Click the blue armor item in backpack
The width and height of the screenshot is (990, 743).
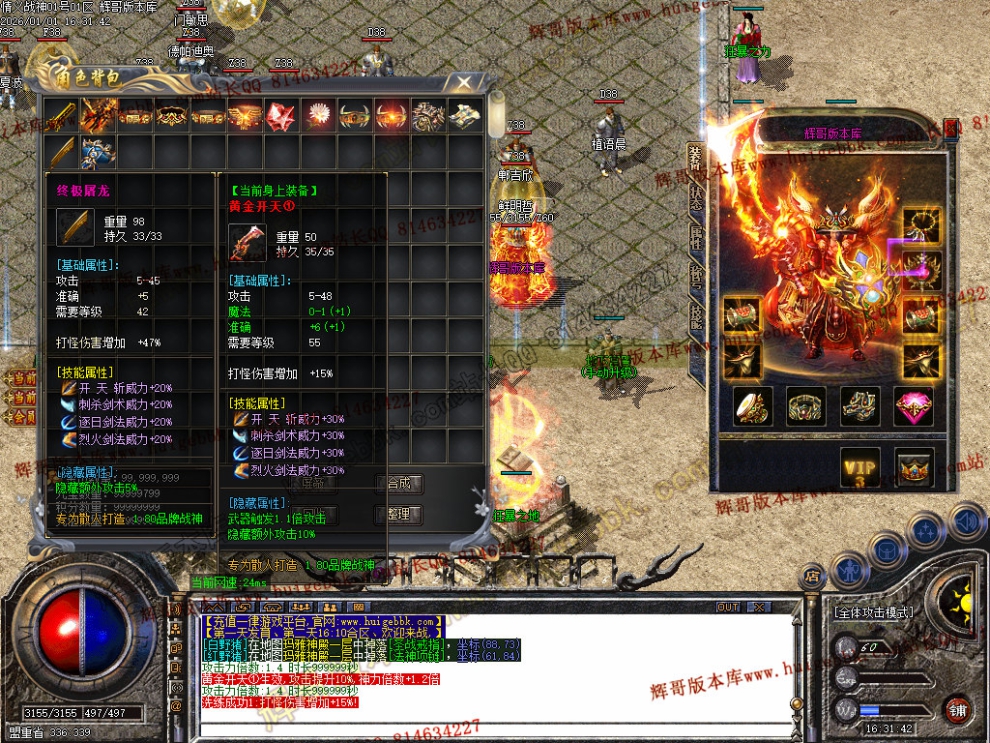tap(98, 152)
